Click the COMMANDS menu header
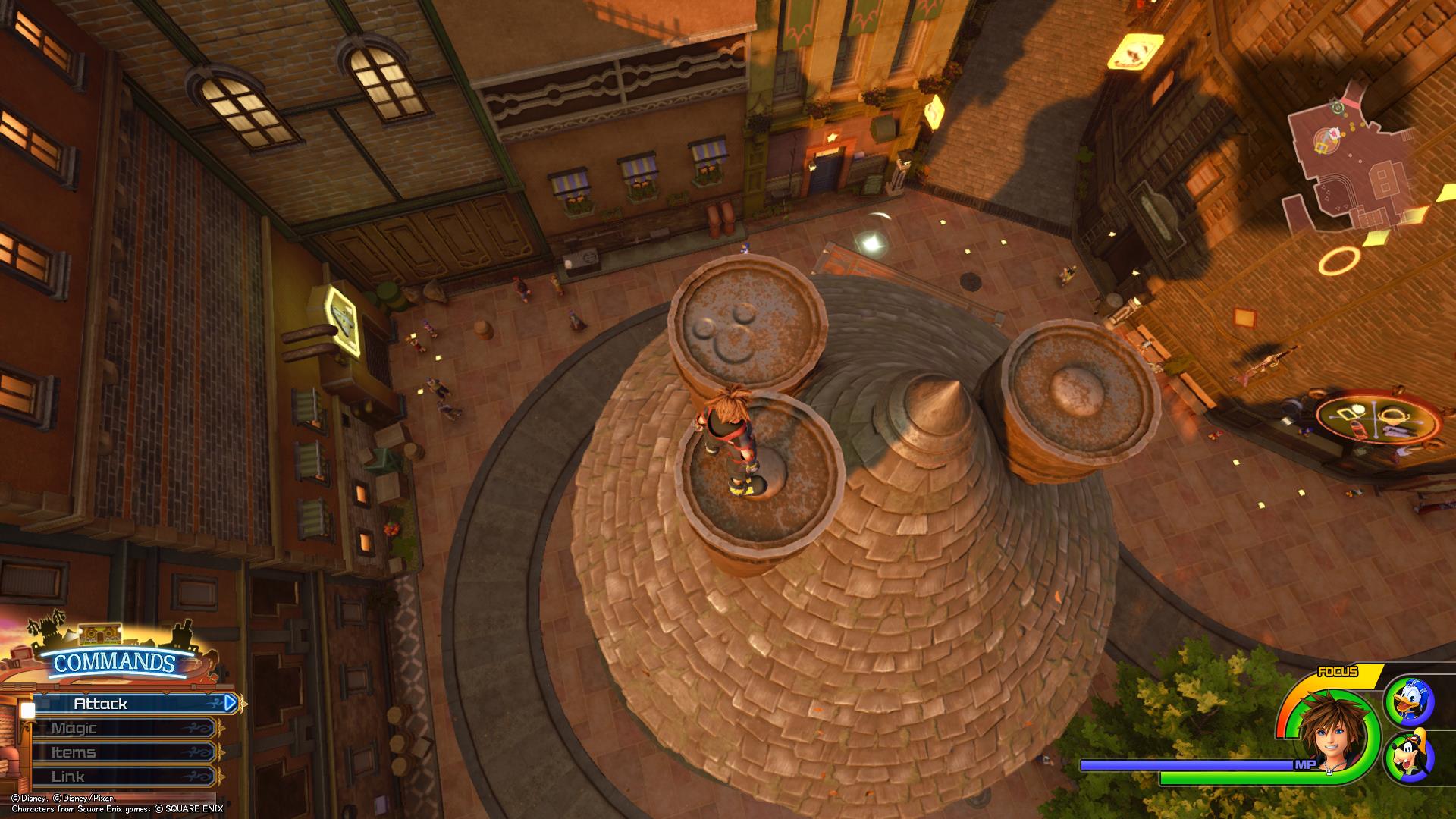1456x819 pixels. pyautogui.click(x=115, y=663)
